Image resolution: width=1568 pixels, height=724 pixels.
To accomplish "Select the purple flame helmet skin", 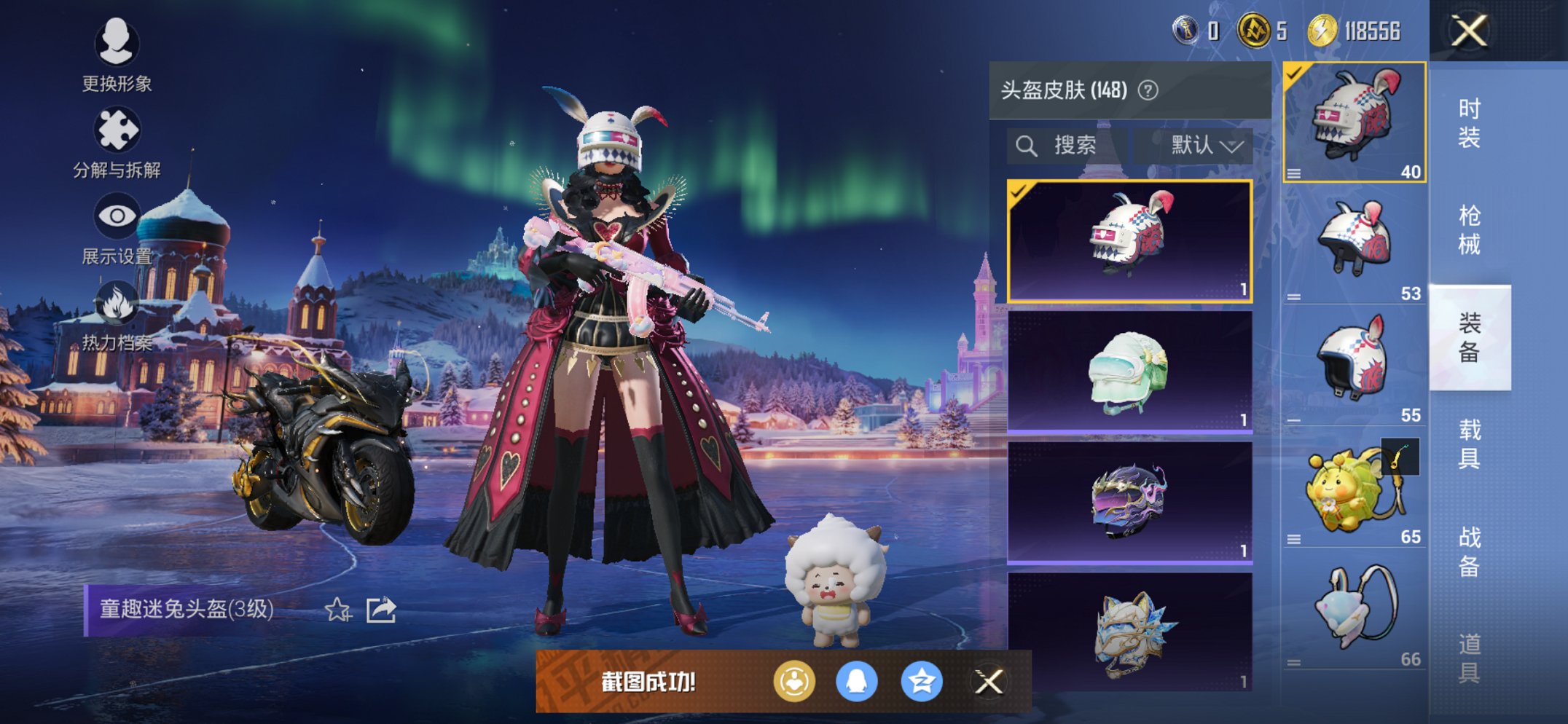I will (x=1129, y=503).
